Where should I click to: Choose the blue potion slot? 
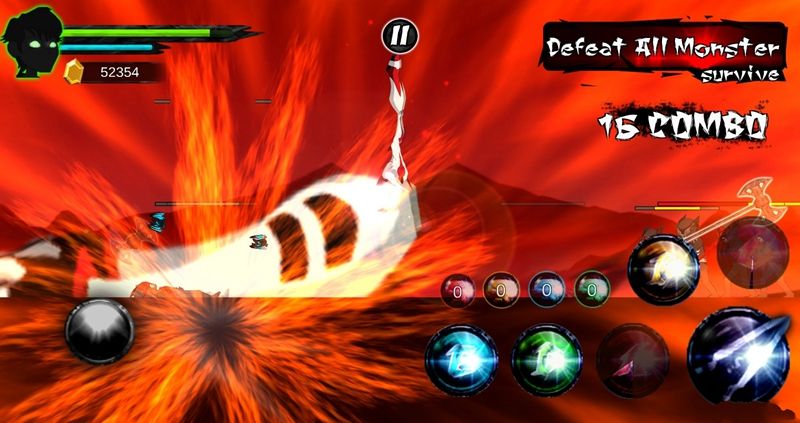pos(546,291)
